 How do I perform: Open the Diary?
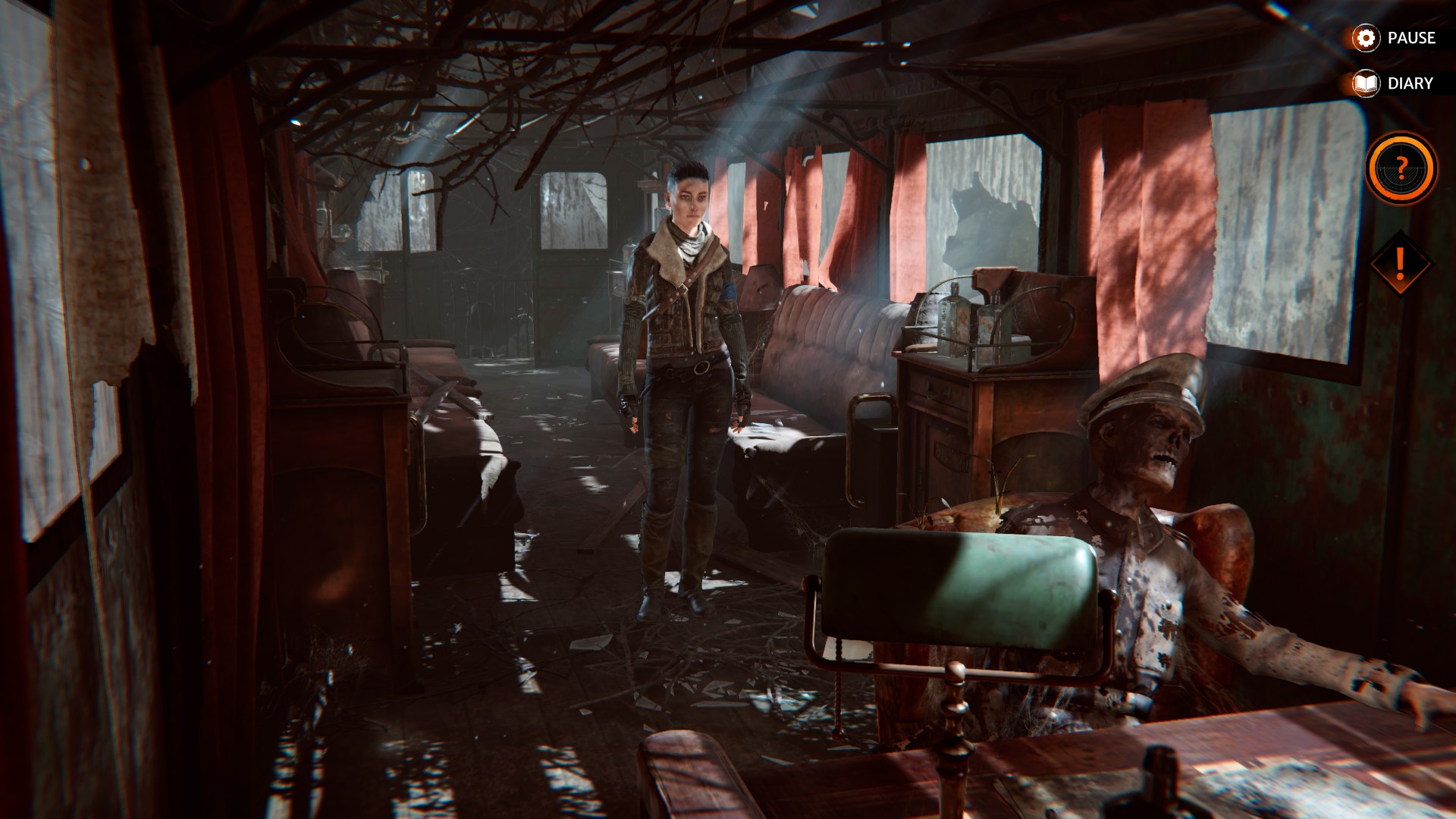coord(1395,83)
